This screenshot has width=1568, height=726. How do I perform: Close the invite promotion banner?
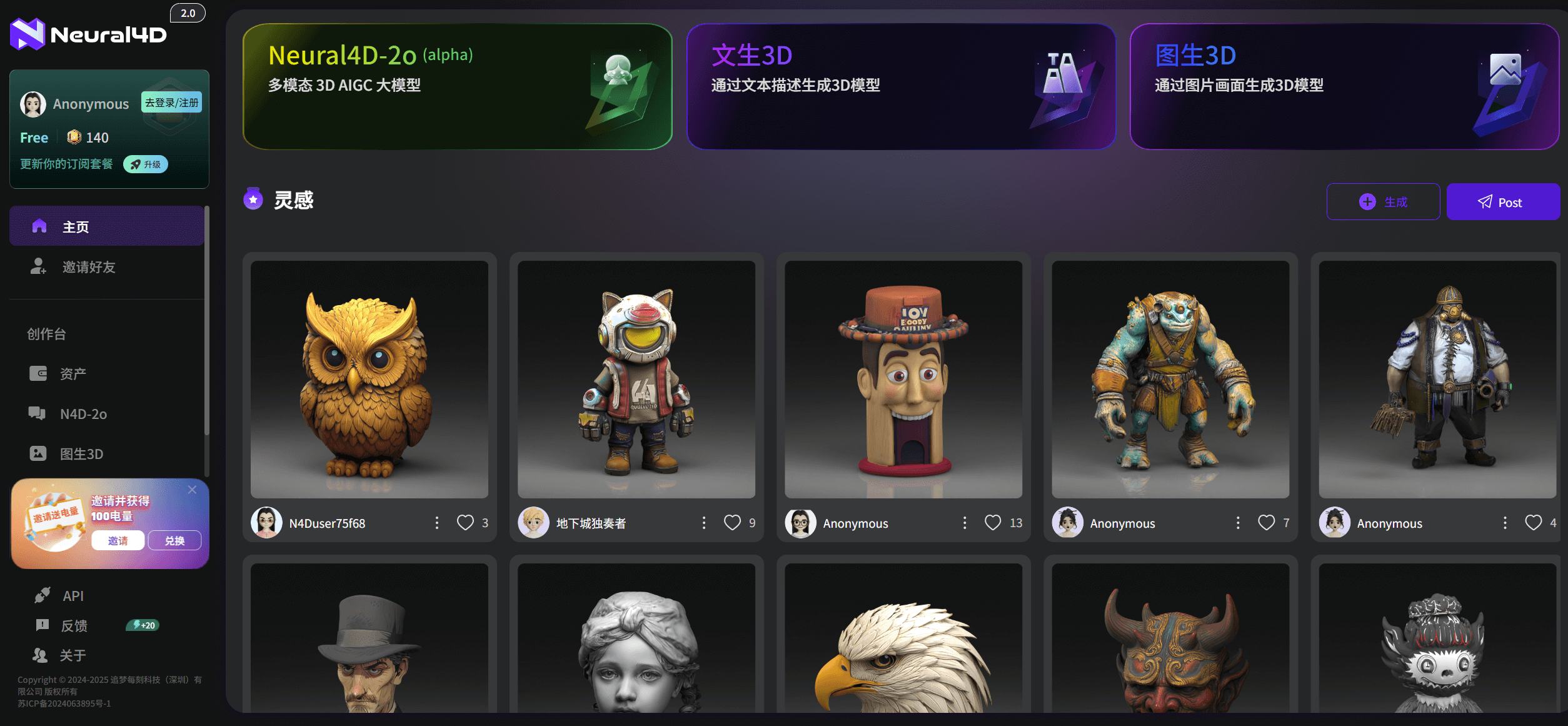[x=193, y=490]
